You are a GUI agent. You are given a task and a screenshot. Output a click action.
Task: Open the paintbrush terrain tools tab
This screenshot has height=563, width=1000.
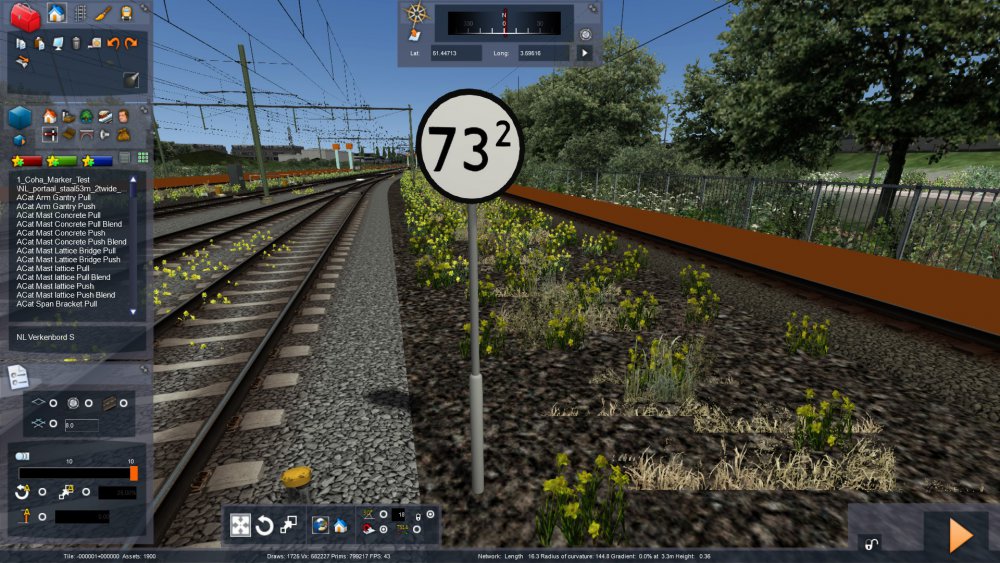click(104, 13)
